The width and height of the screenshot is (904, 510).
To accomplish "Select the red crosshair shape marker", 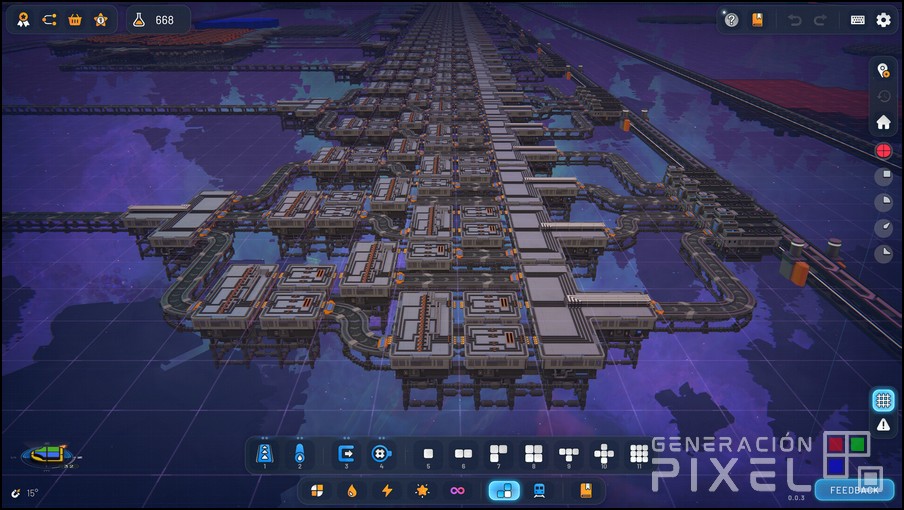I will coord(883,150).
